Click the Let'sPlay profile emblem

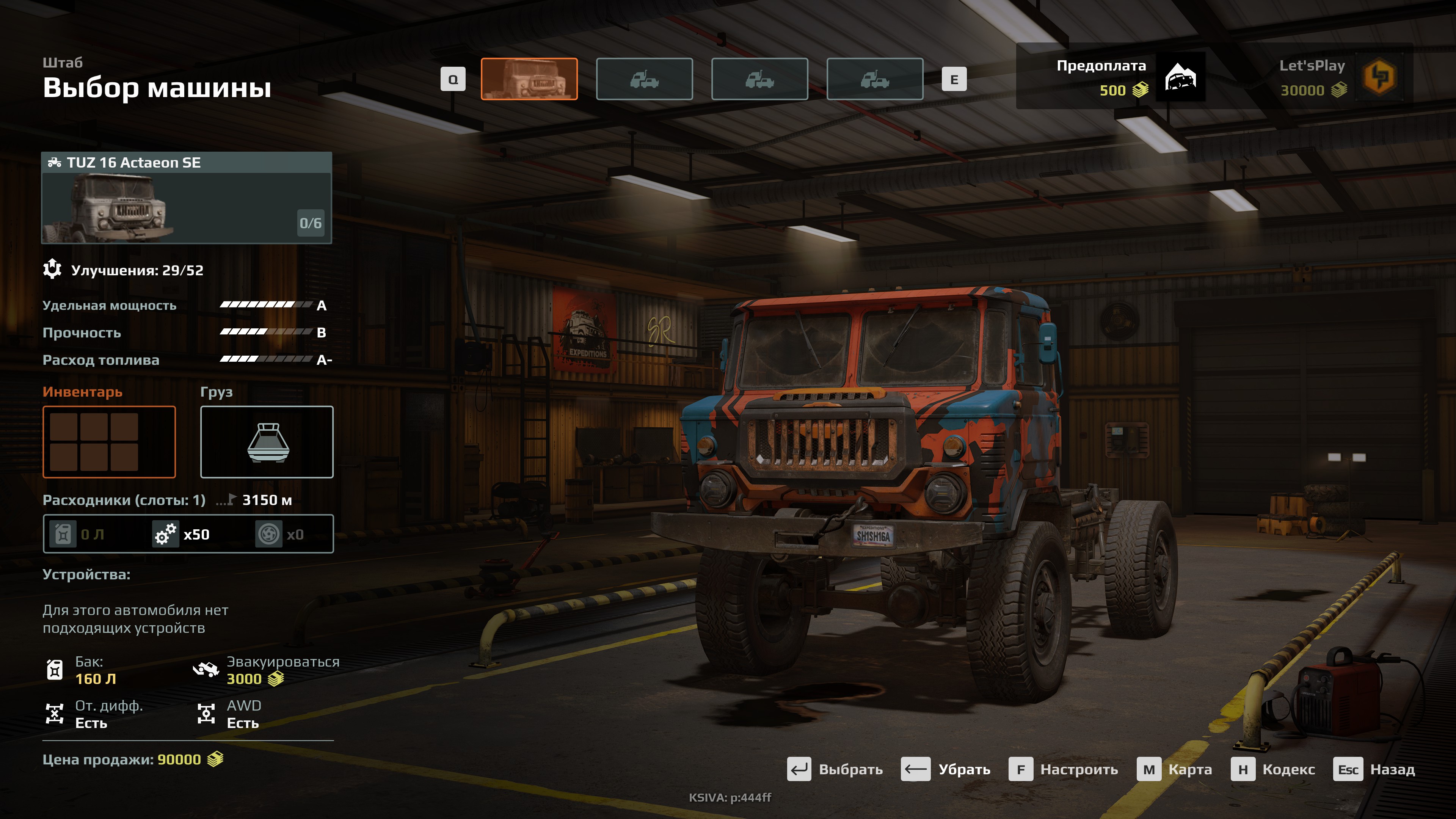(1379, 77)
